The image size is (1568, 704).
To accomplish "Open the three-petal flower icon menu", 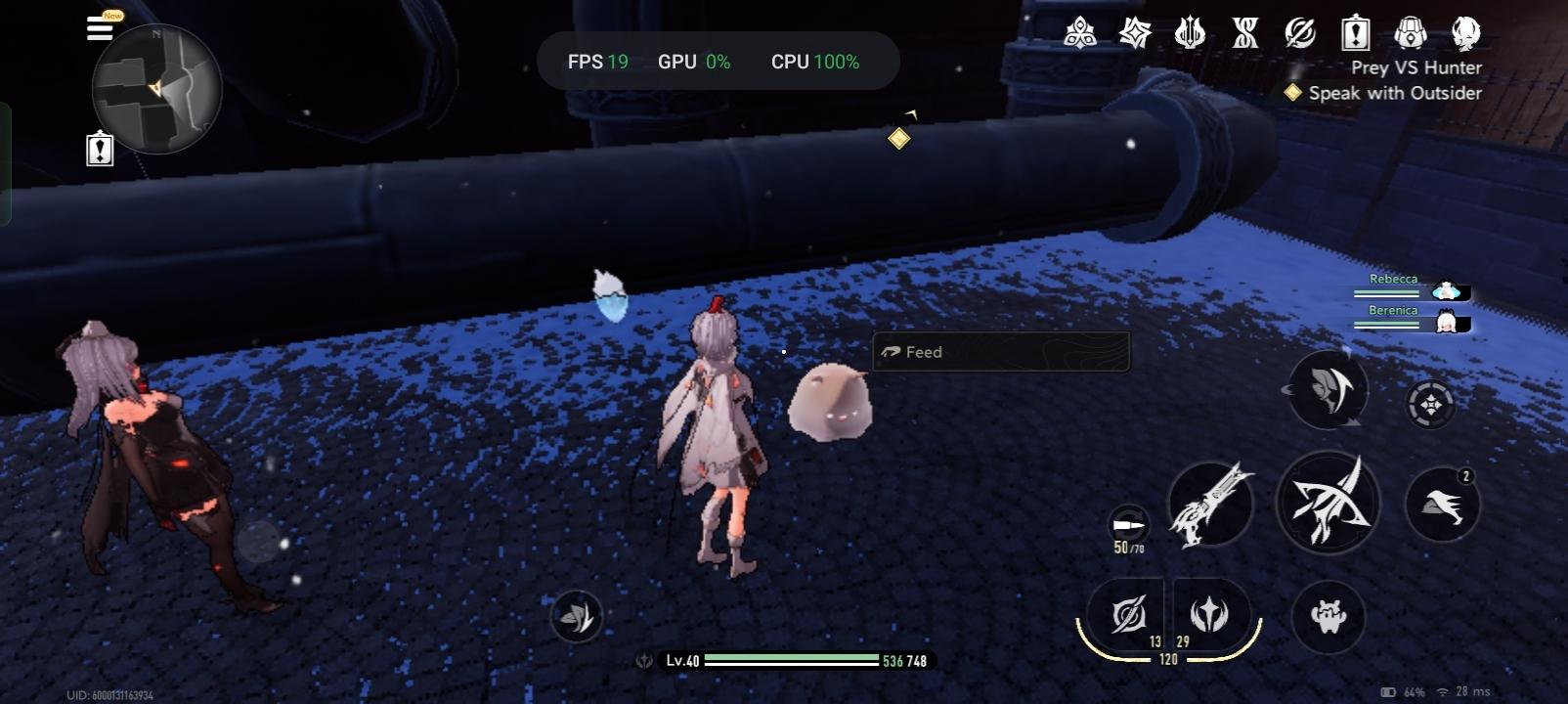I will pyautogui.click(x=1079, y=34).
